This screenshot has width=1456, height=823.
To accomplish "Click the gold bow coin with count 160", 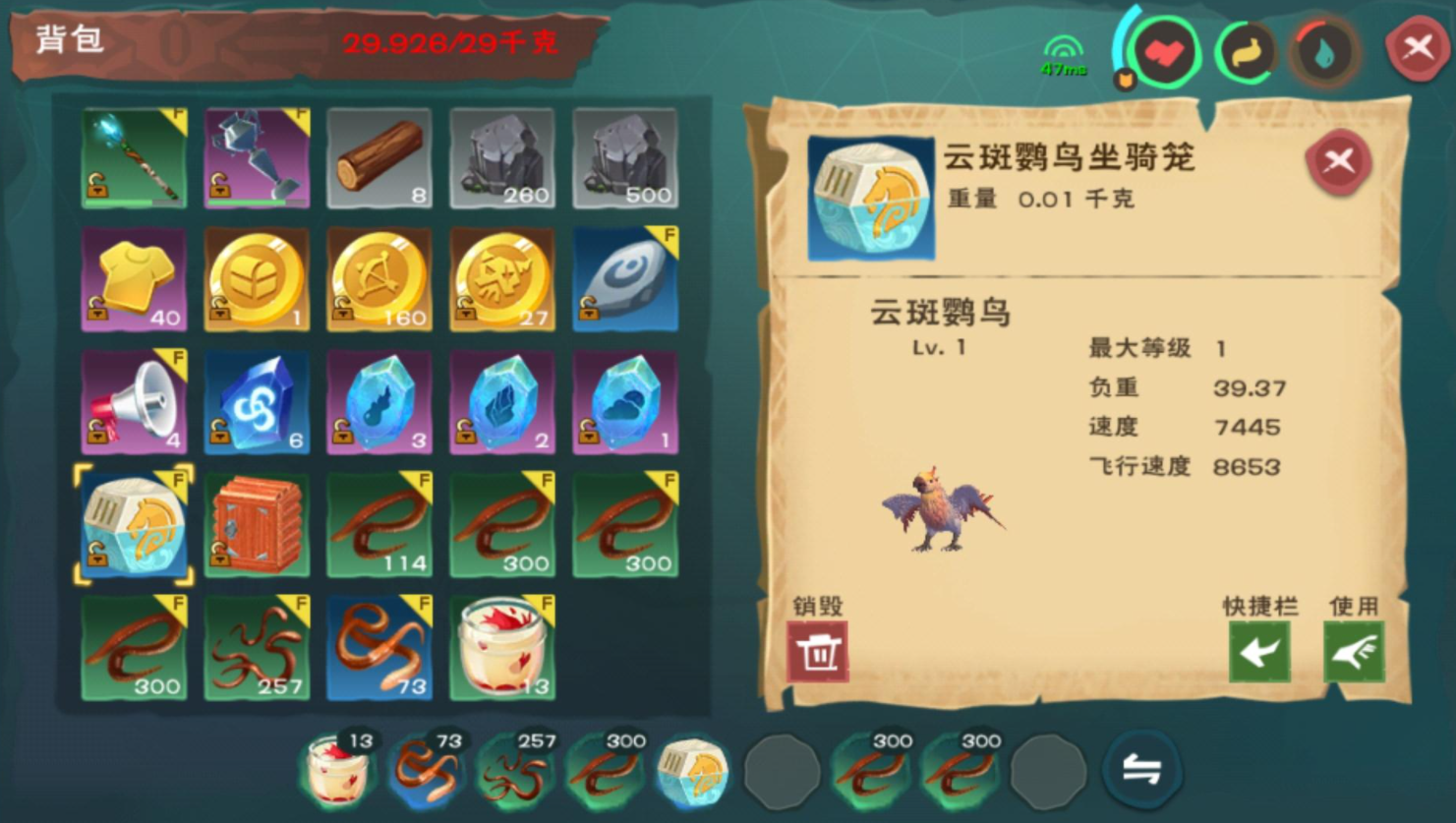I will point(379,280).
